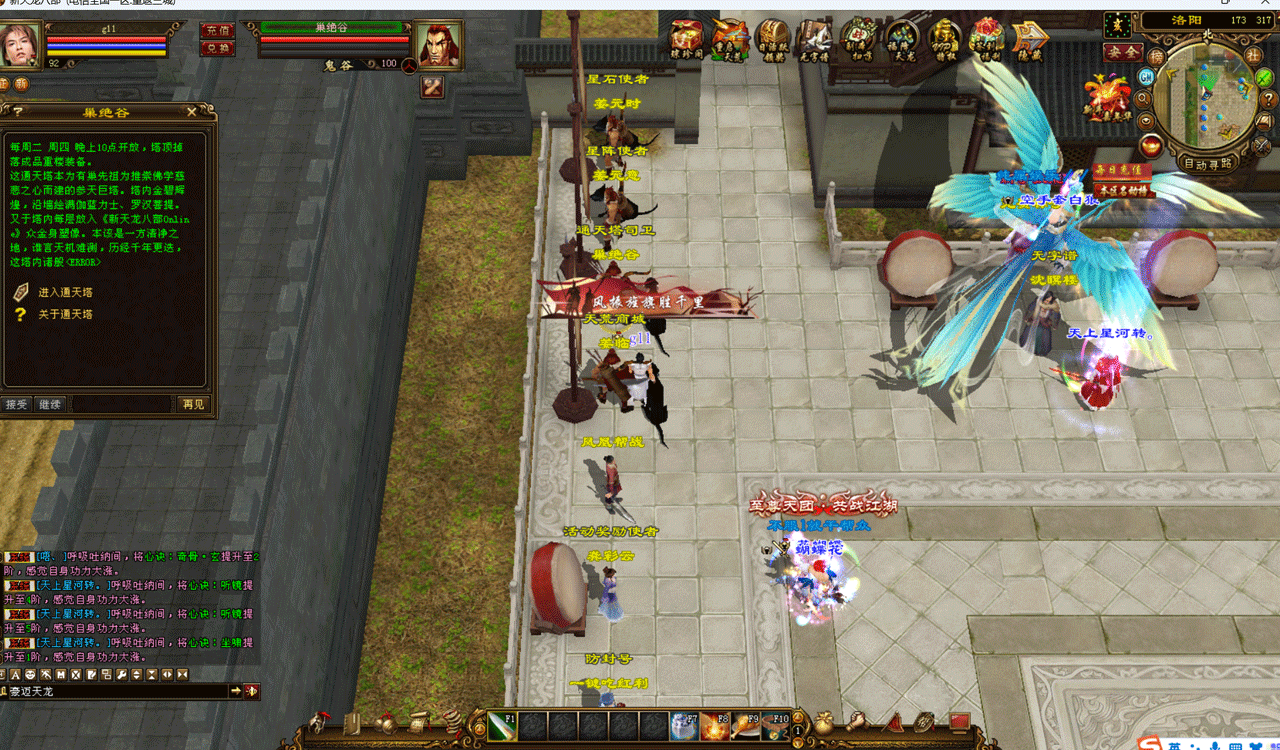Click the 接受 accept button
Image resolution: width=1280 pixels, height=750 pixels.
pyautogui.click(x=16, y=404)
